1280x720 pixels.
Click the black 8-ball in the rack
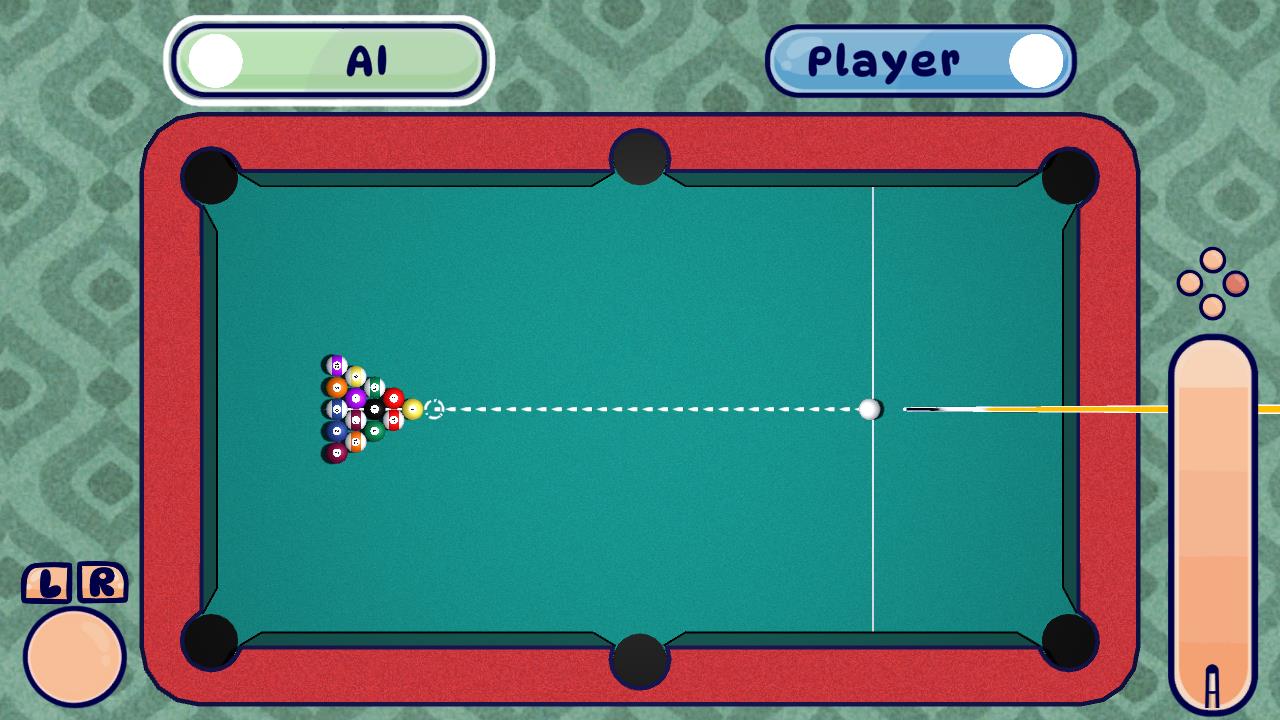click(x=374, y=409)
